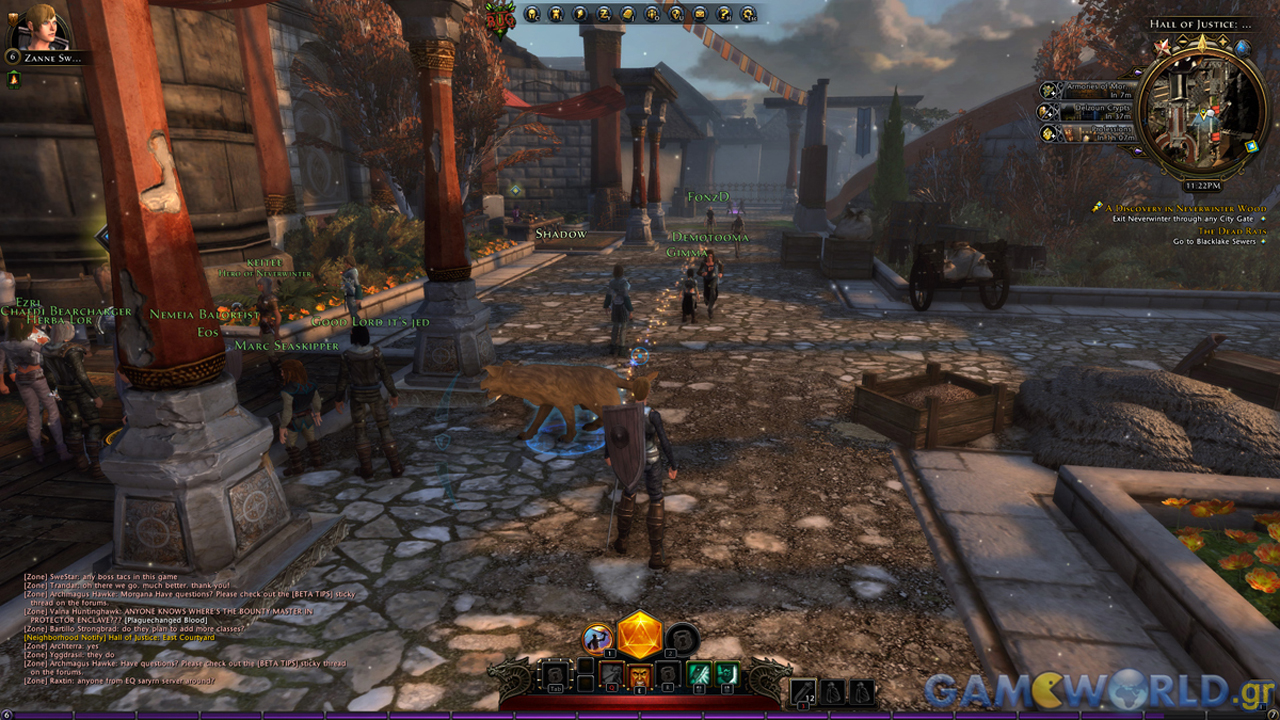
Task: Open the BUG report button
Action: 498,17
